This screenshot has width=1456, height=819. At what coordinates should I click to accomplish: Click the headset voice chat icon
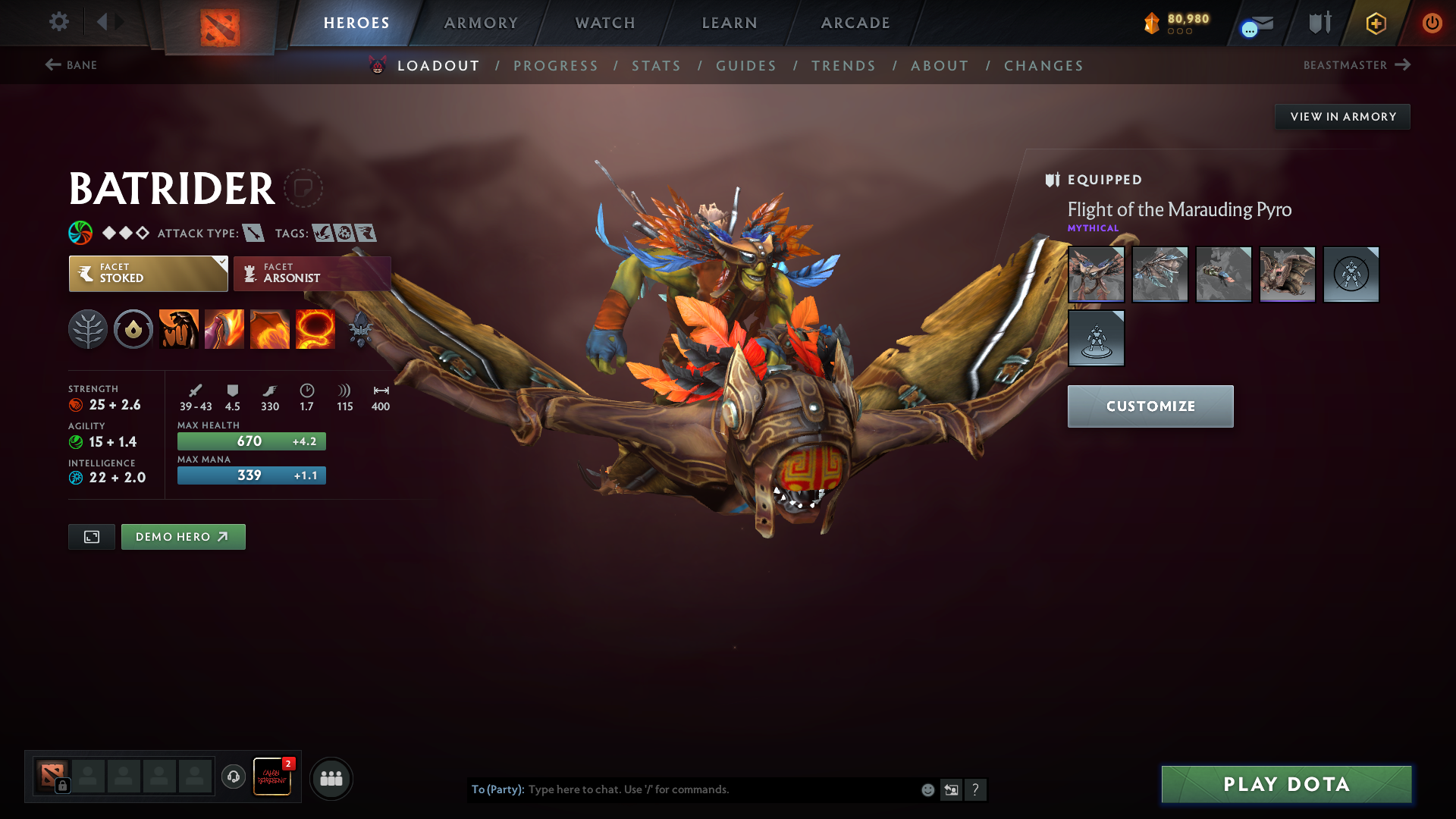tap(233, 777)
